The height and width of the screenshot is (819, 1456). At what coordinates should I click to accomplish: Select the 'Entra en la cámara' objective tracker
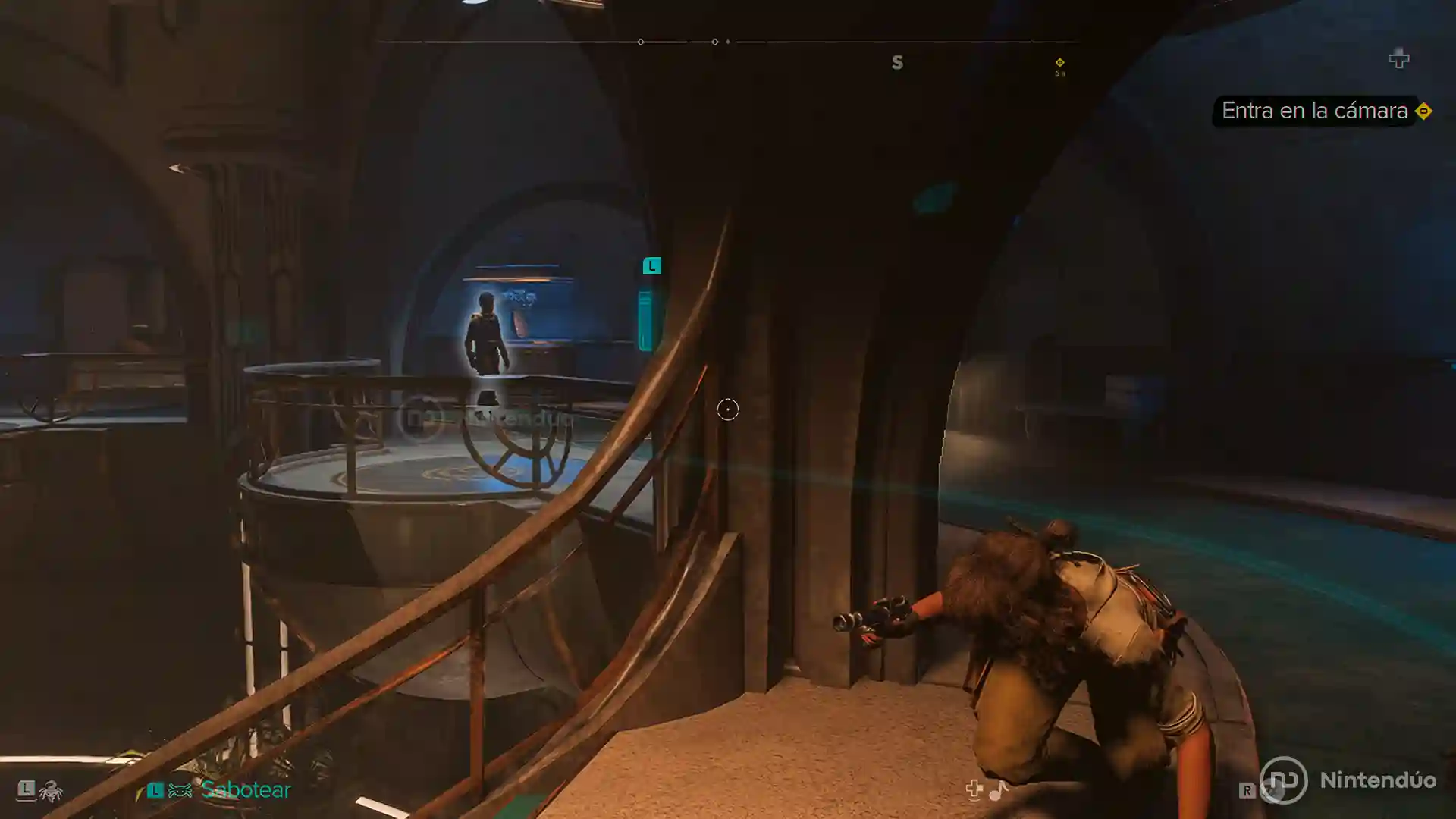point(1314,111)
